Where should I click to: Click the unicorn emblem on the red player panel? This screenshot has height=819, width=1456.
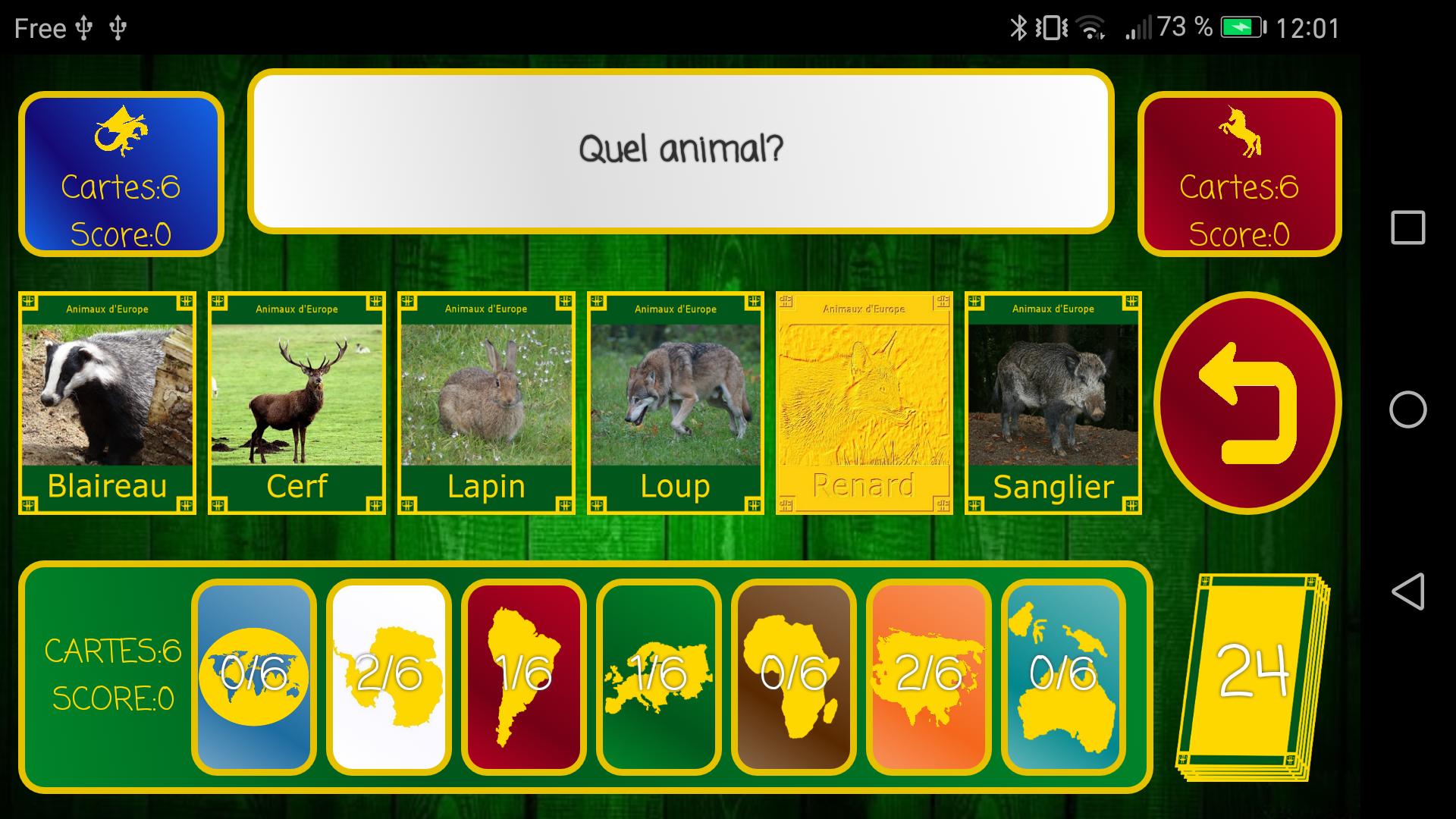[1238, 130]
